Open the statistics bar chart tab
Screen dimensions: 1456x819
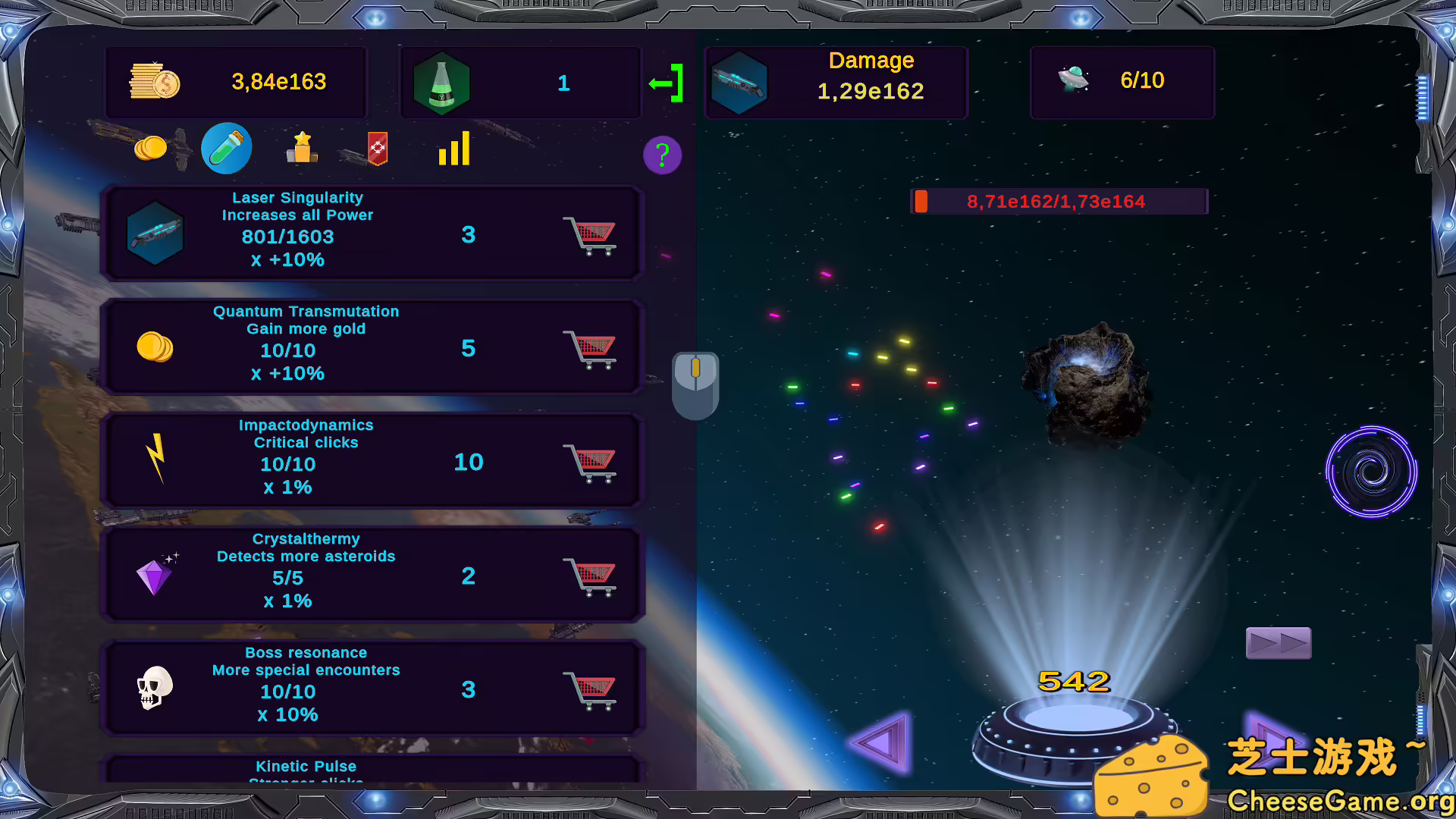(453, 149)
